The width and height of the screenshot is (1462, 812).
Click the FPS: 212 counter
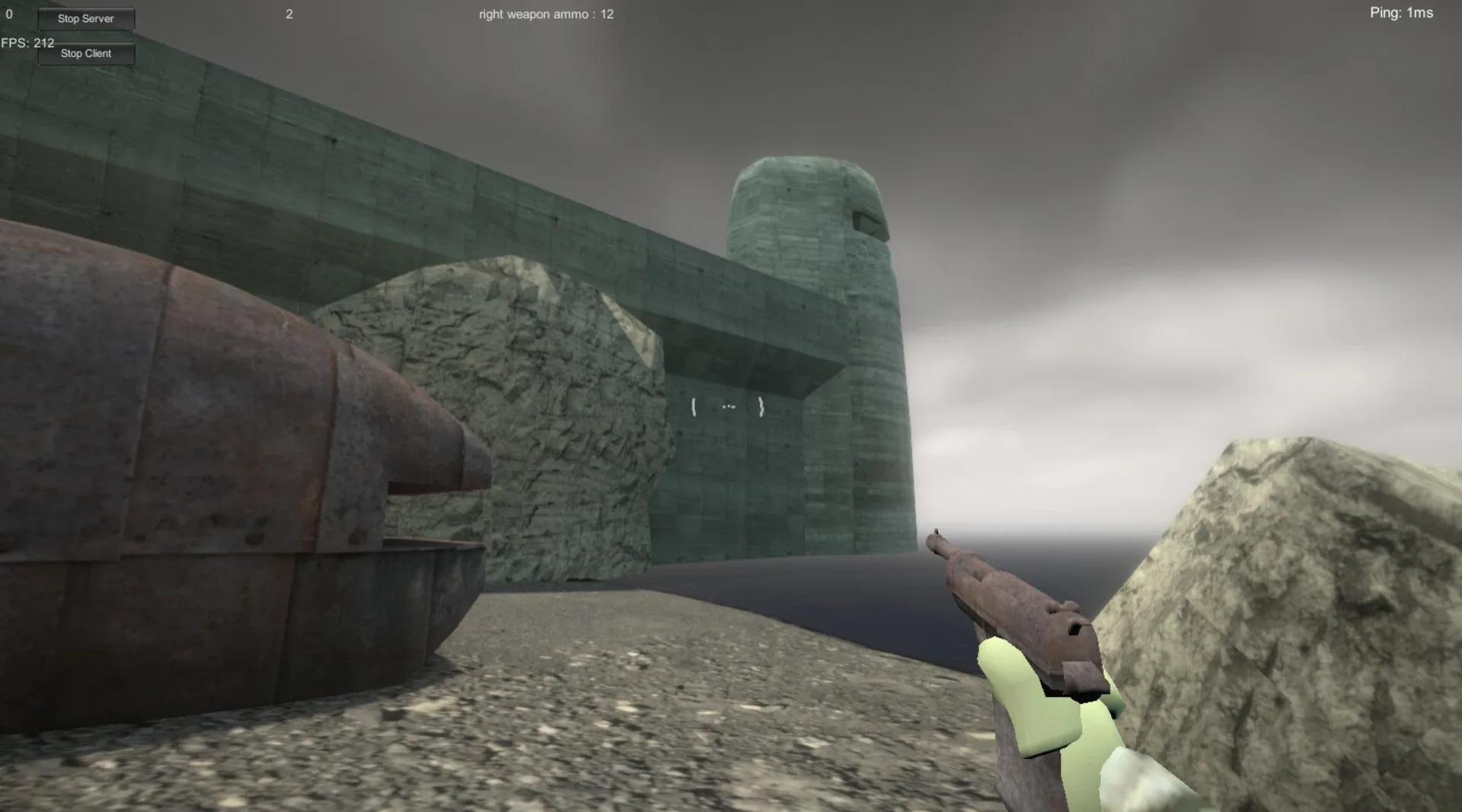(x=27, y=43)
